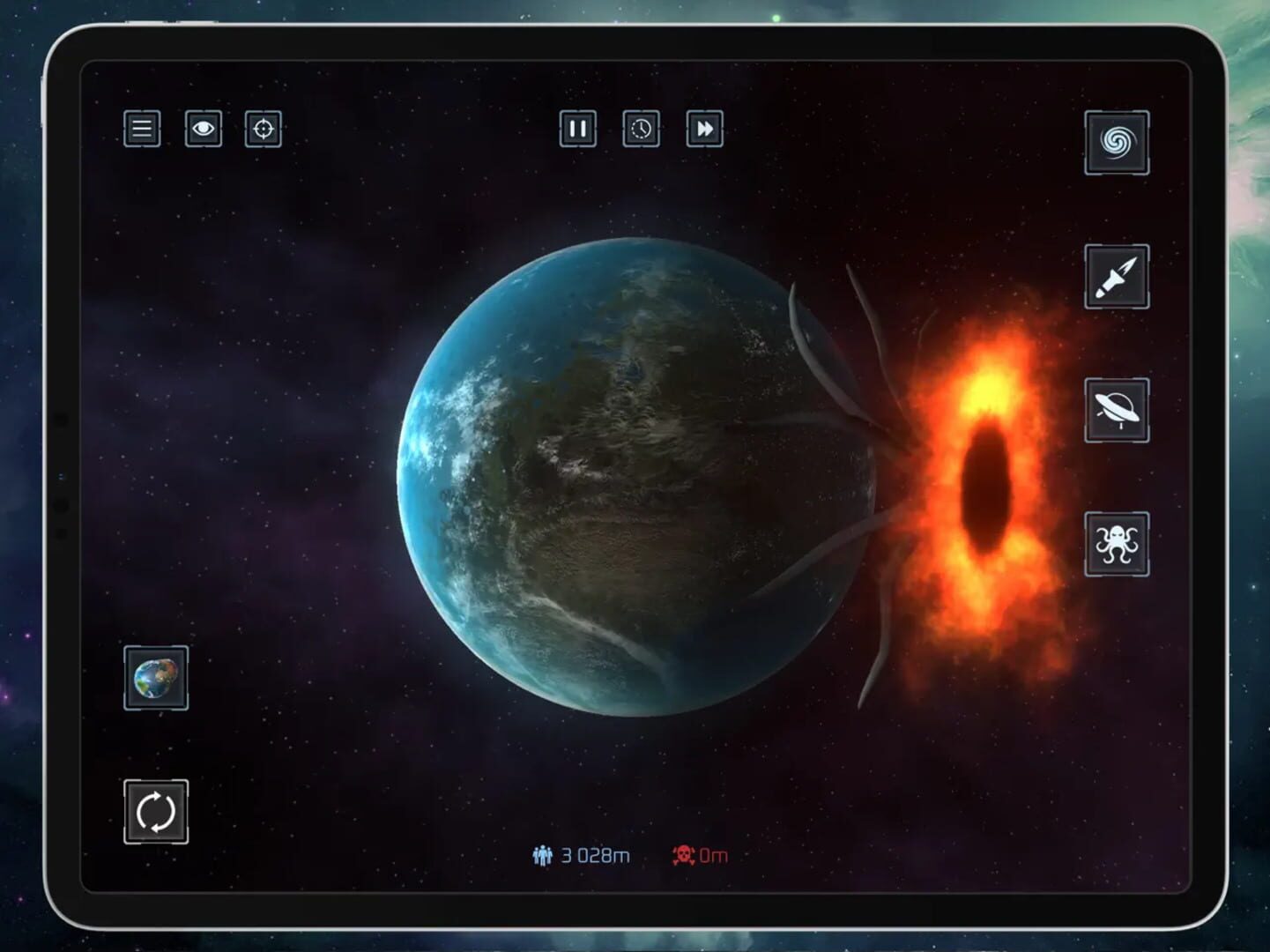
Task: Click the 3 028m population counter
Action: click(x=593, y=853)
